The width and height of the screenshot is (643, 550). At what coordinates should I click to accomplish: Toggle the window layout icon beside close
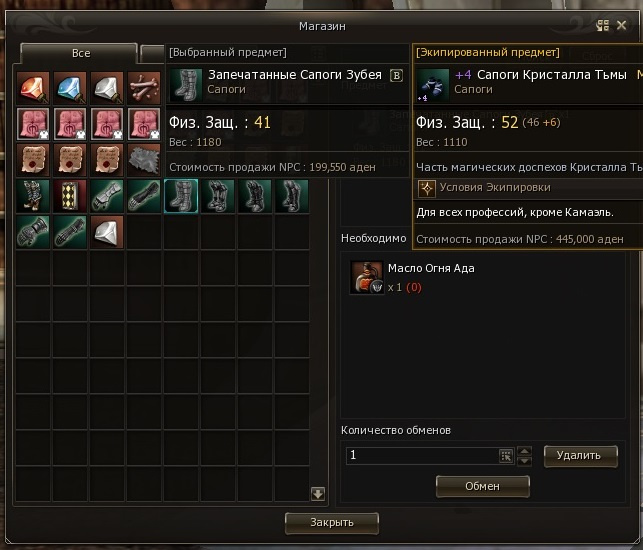click(x=603, y=26)
